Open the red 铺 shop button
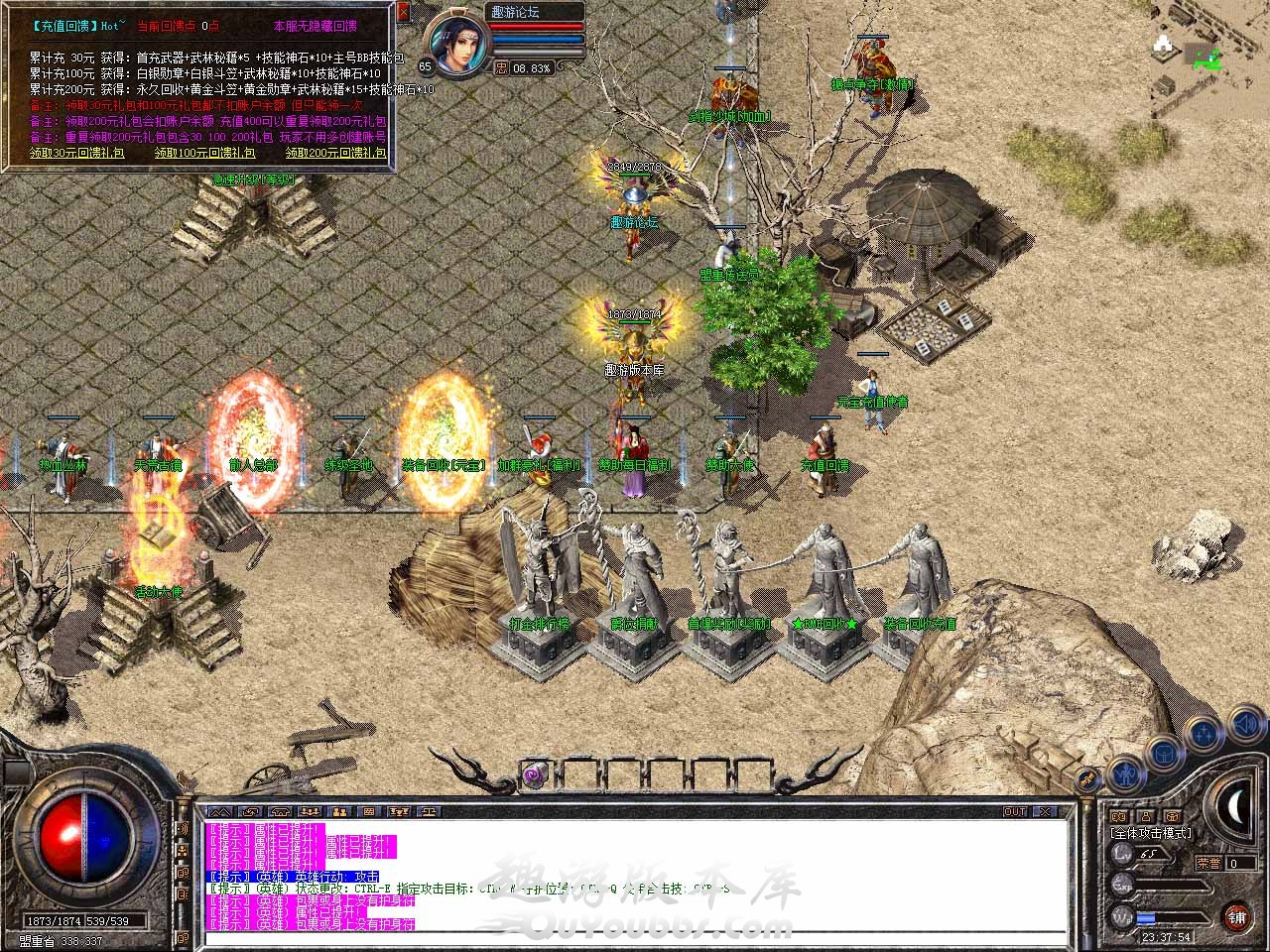Screen dimensions: 1270x952 (x=1236, y=915)
